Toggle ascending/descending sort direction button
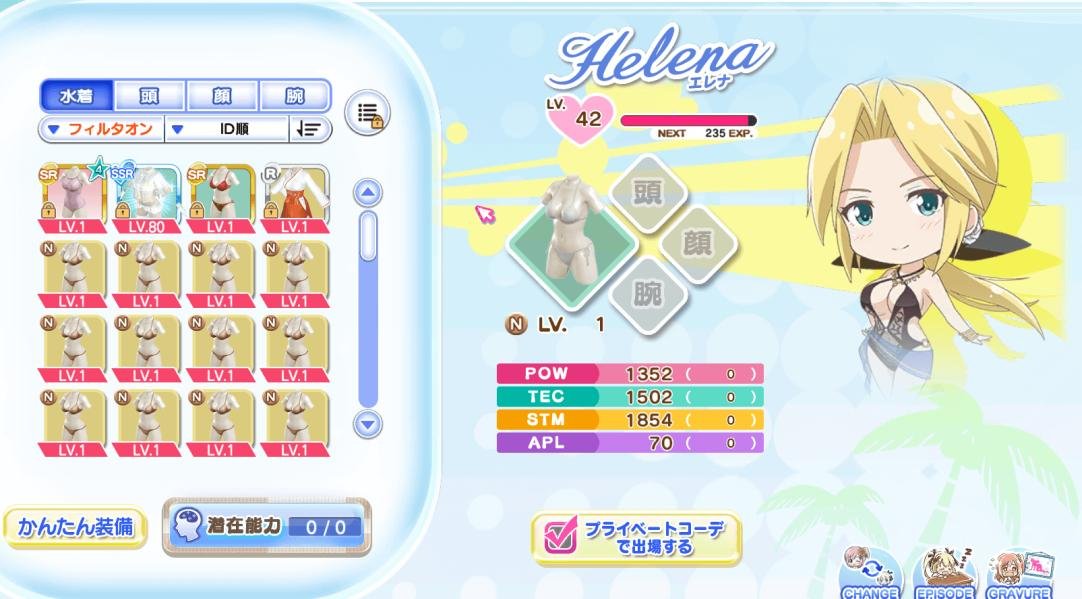 point(310,129)
